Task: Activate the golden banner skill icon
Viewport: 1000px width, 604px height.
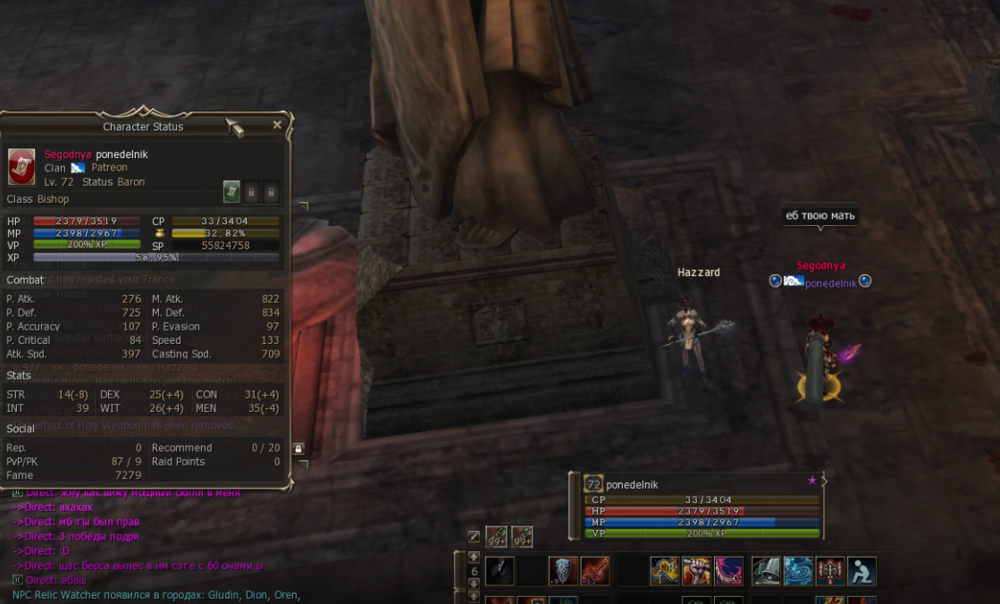Action: pyautogui.click(x=664, y=571)
